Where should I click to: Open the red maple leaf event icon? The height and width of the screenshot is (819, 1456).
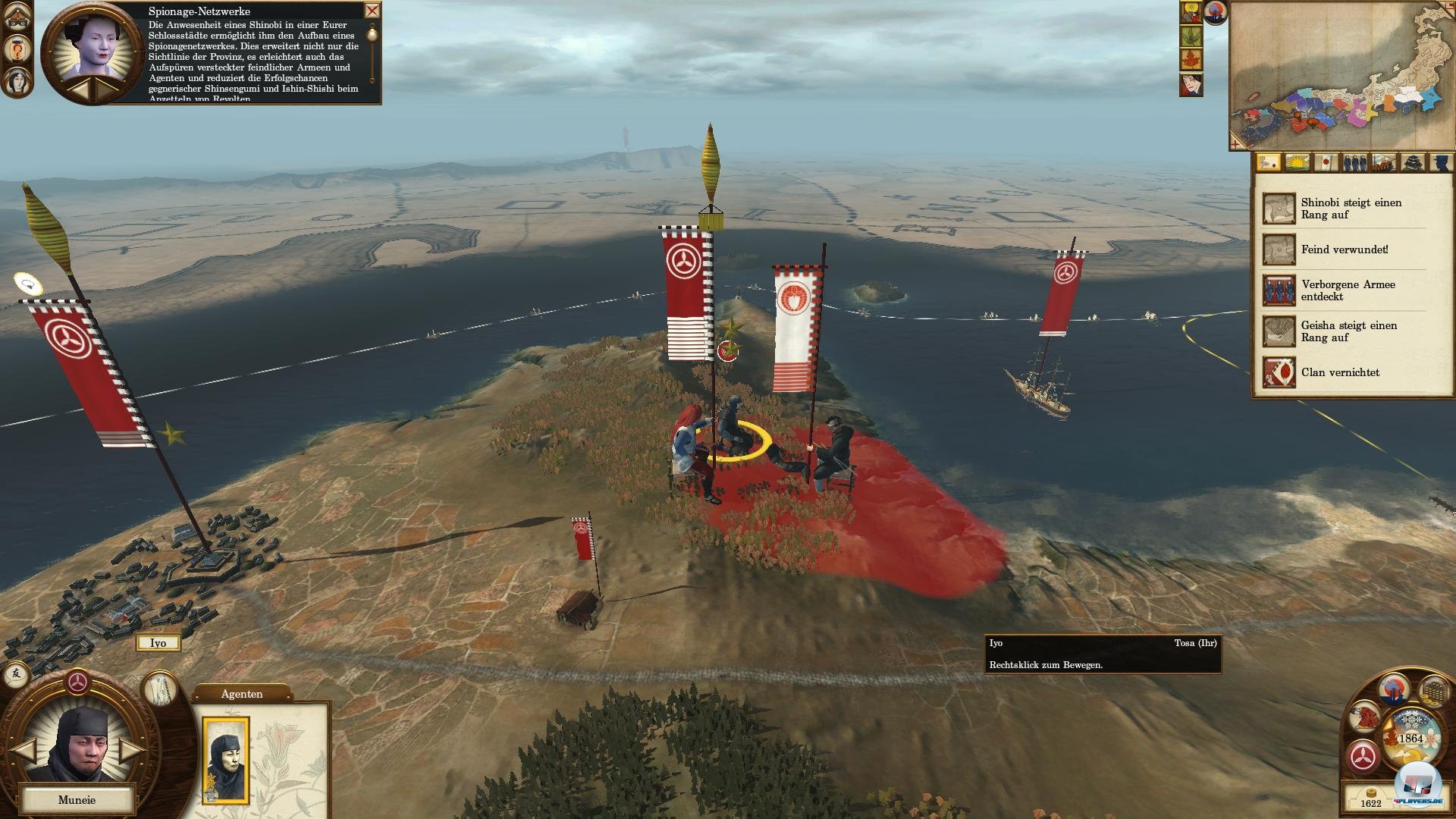point(1191,59)
